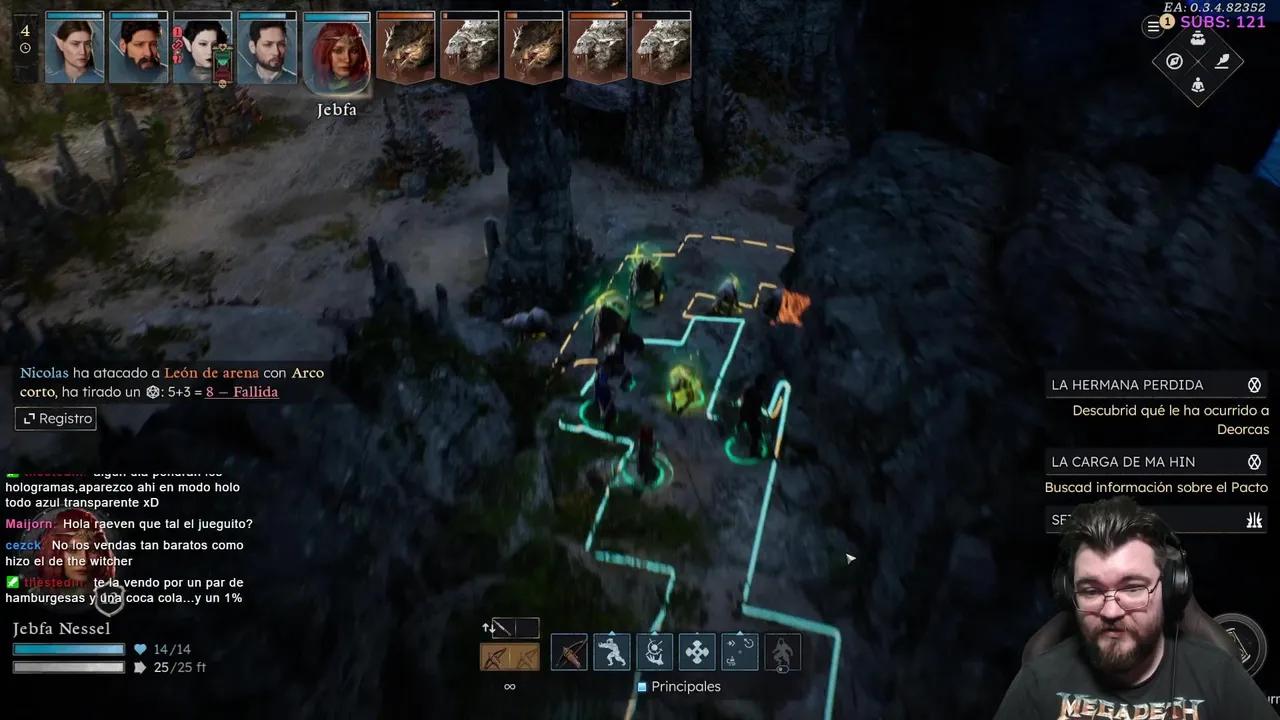Select the first beast portrait after Jebfa
Image resolution: width=1280 pixels, height=720 pixels.
tap(405, 49)
